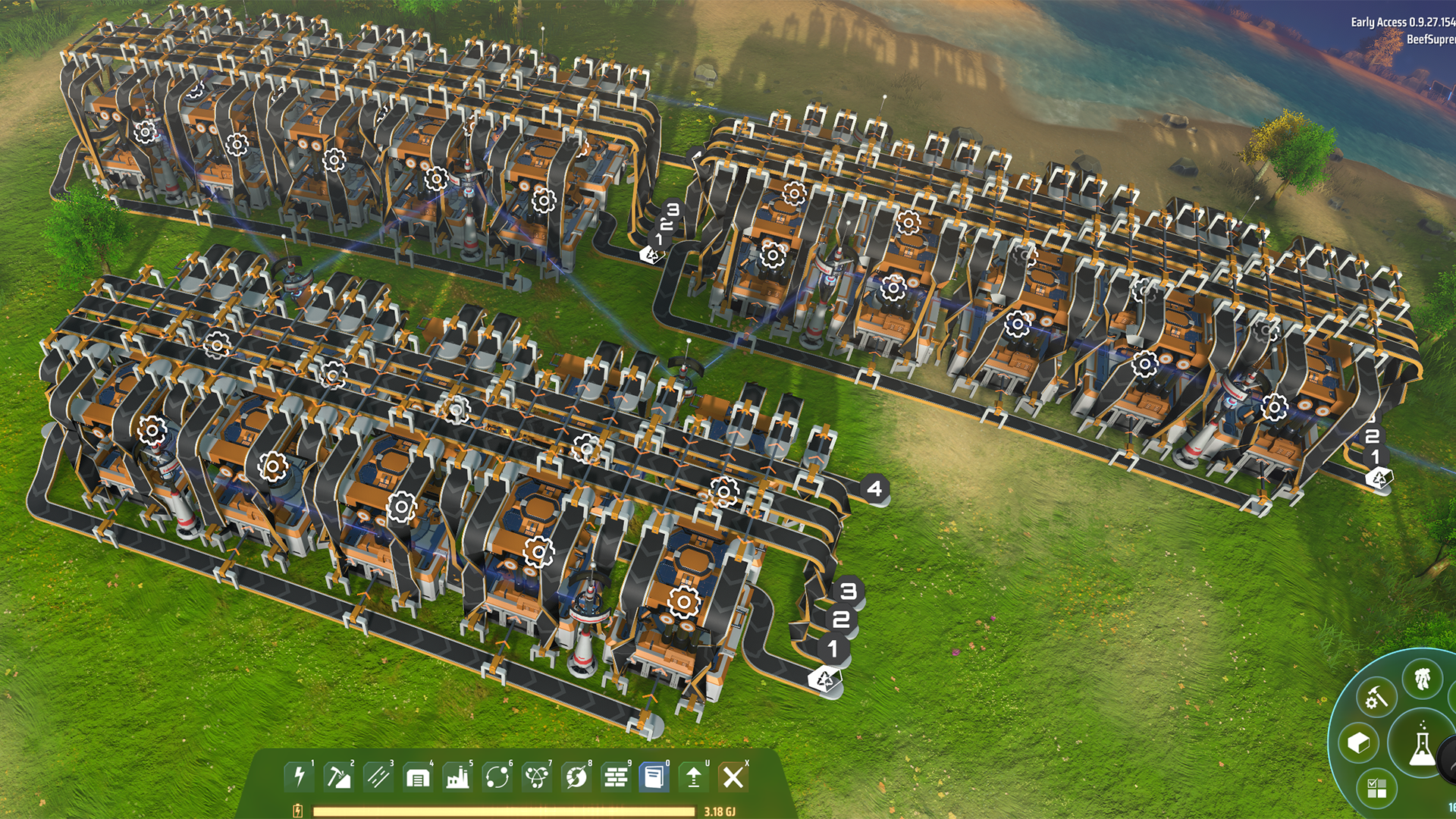
Task: Open the inventory cube icon
Action: (1358, 742)
